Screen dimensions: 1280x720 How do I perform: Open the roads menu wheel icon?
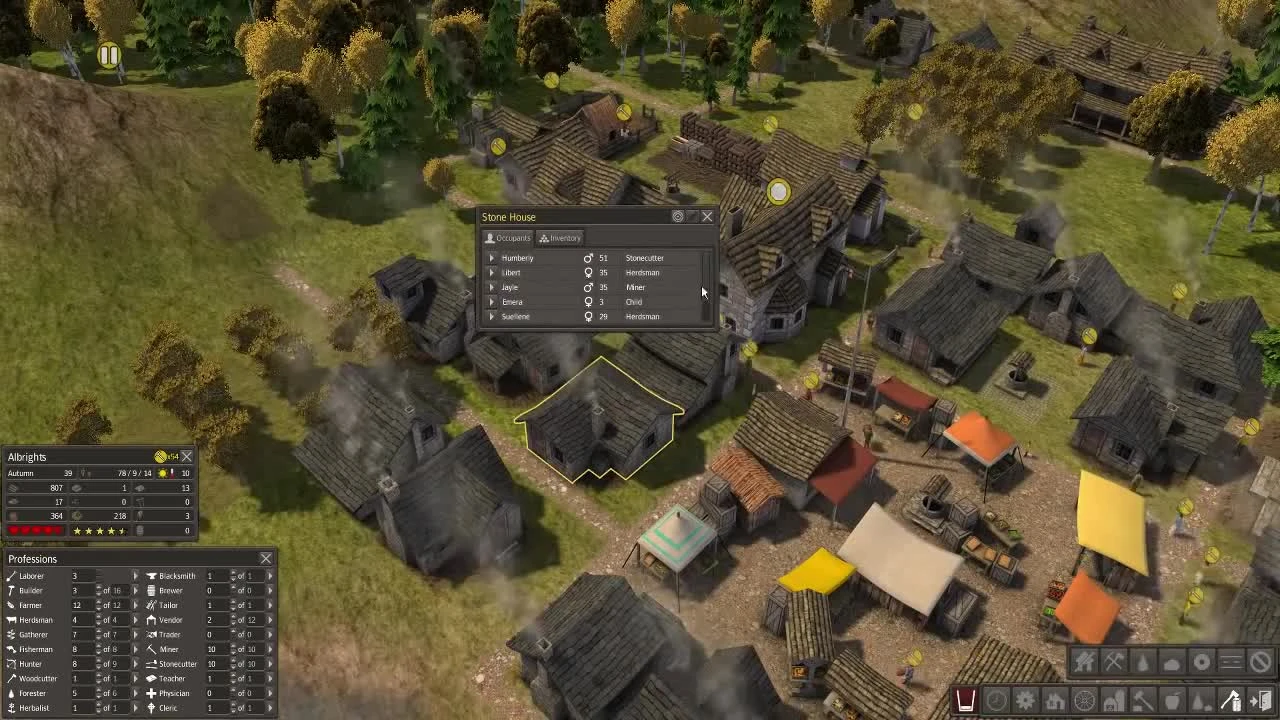click(1084, 700)
